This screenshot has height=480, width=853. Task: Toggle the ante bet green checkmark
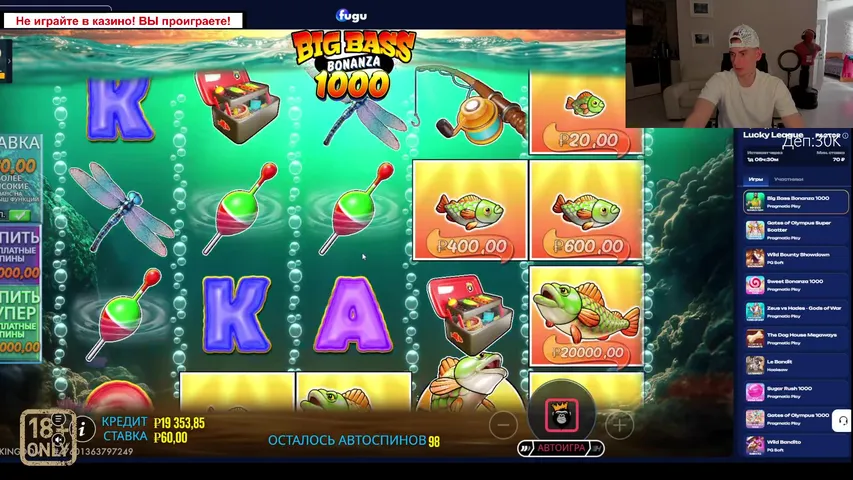click(16, 214)
